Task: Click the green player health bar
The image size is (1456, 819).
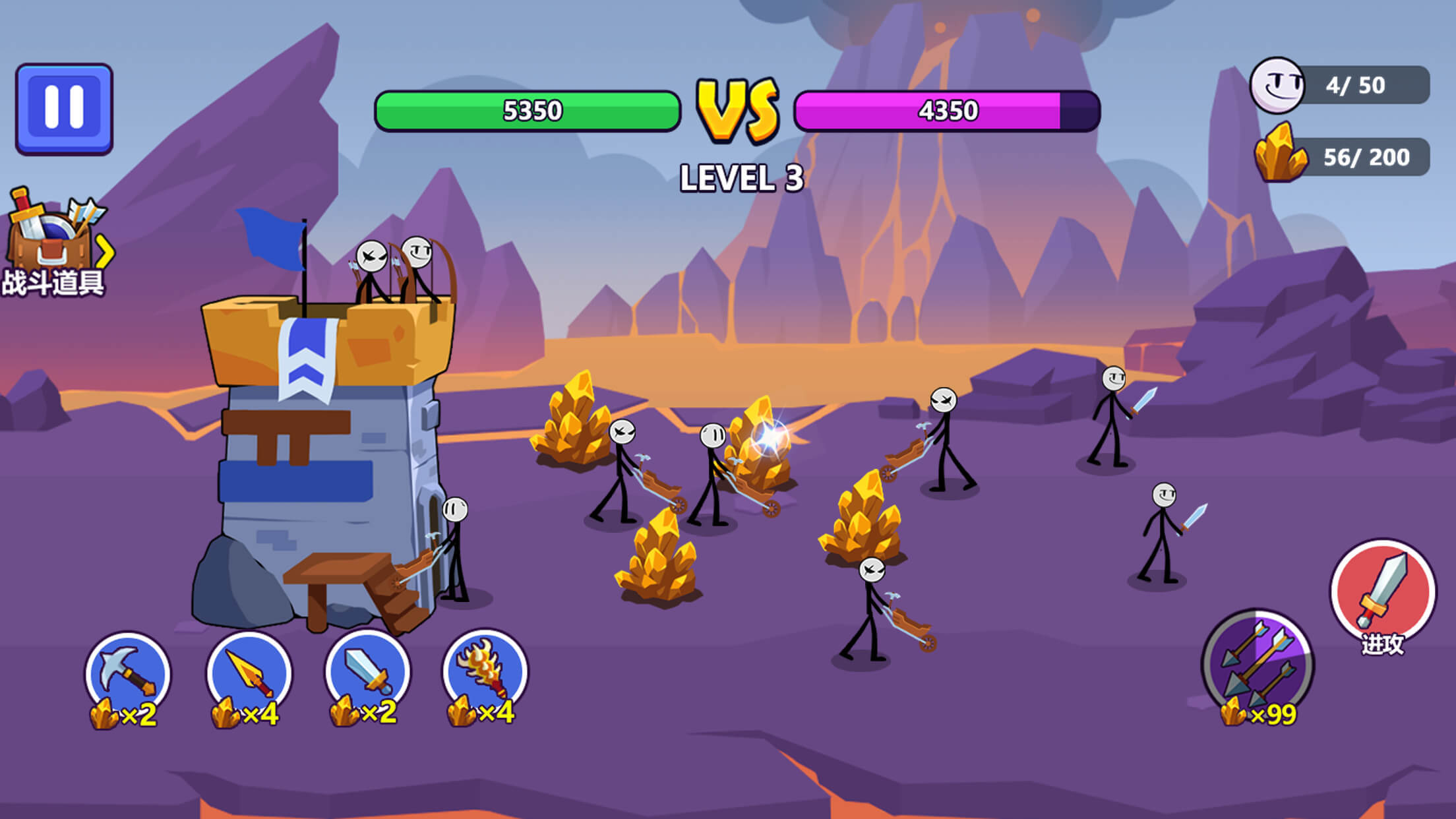Action: pyautogui.click(x=528, y=109)
